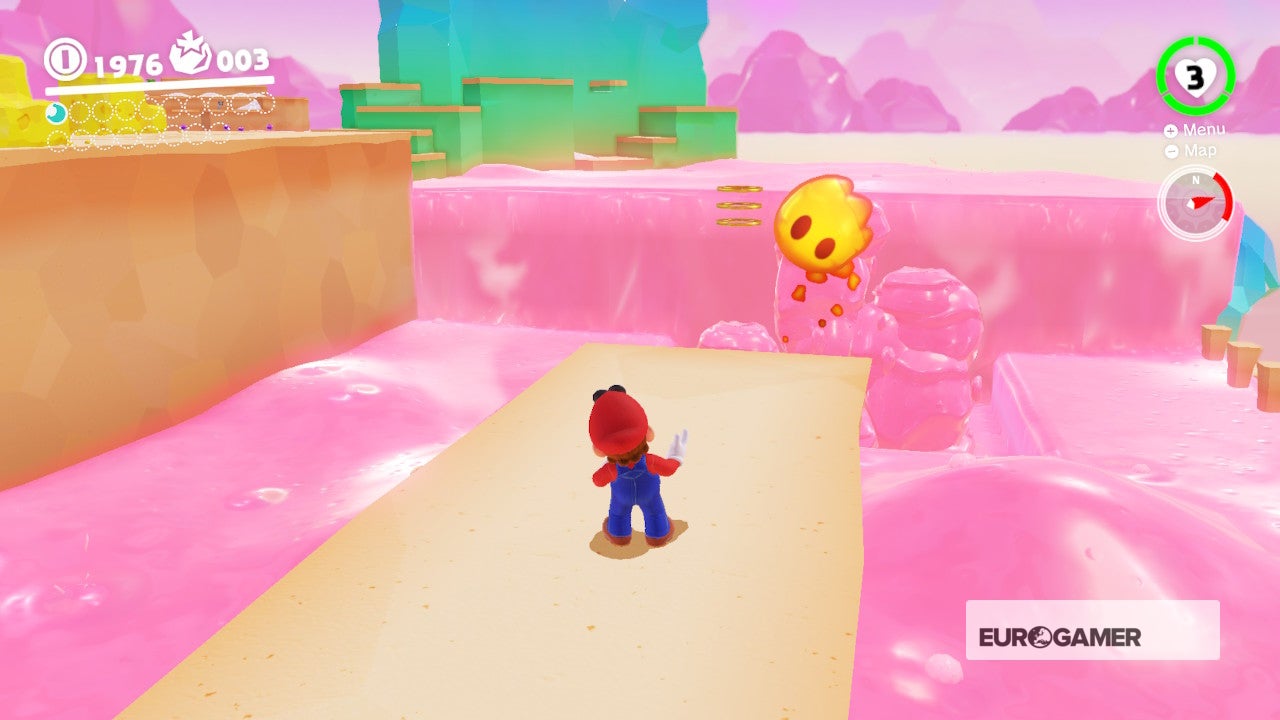Click the moon count reading 003
Image resolution: width=1280 pixels, height=720 pixels.
coord(243,61)
